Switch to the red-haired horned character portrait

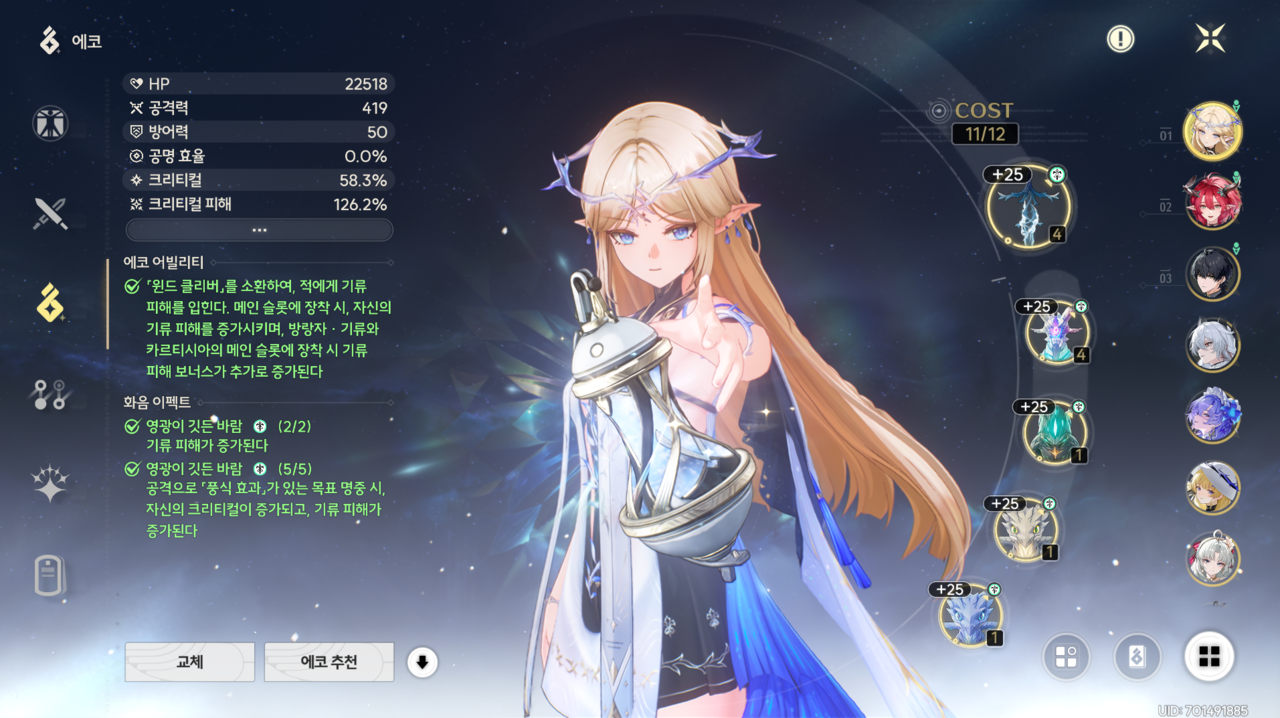click(x=1213, y=201)
